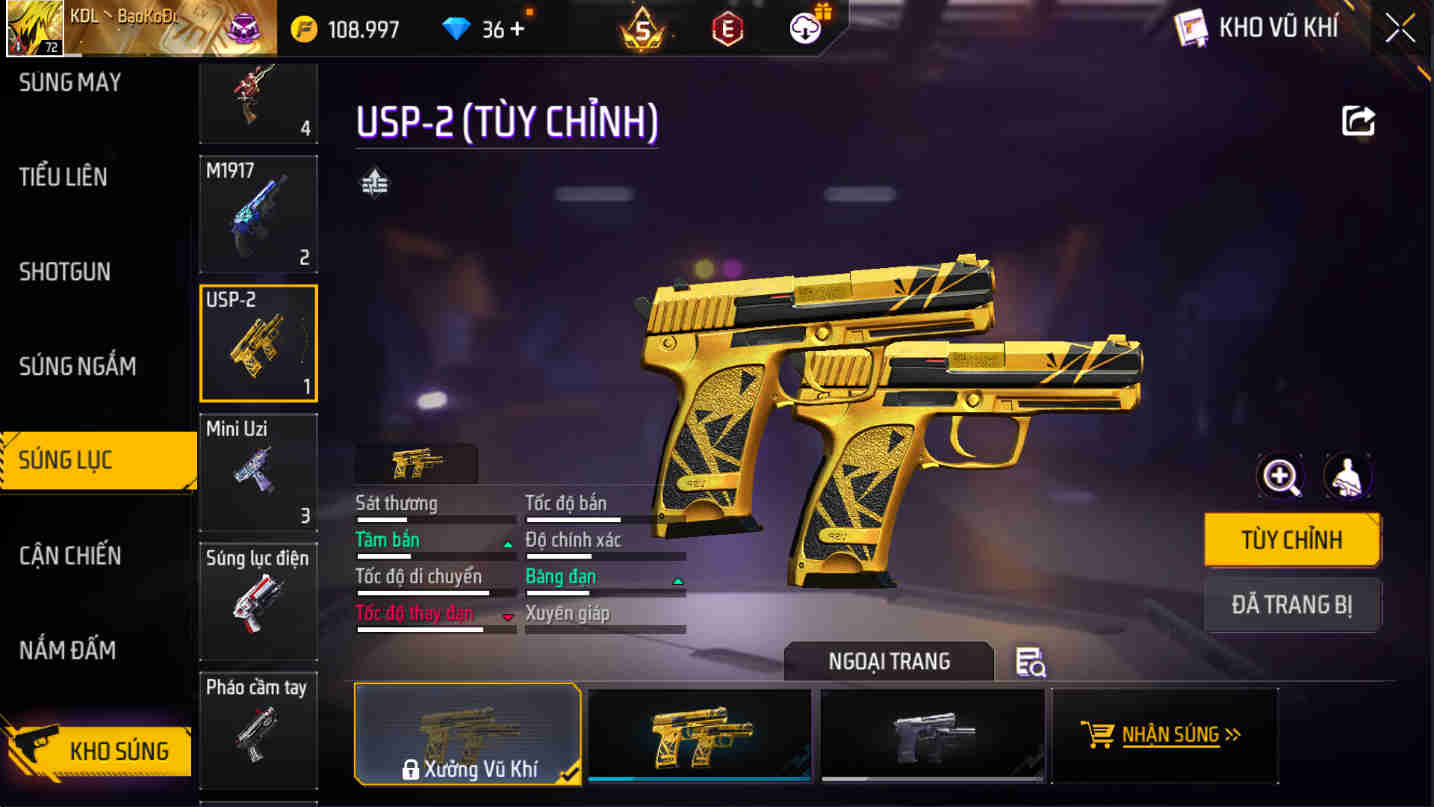Share the USP-2 weapon

[1357, 120]
